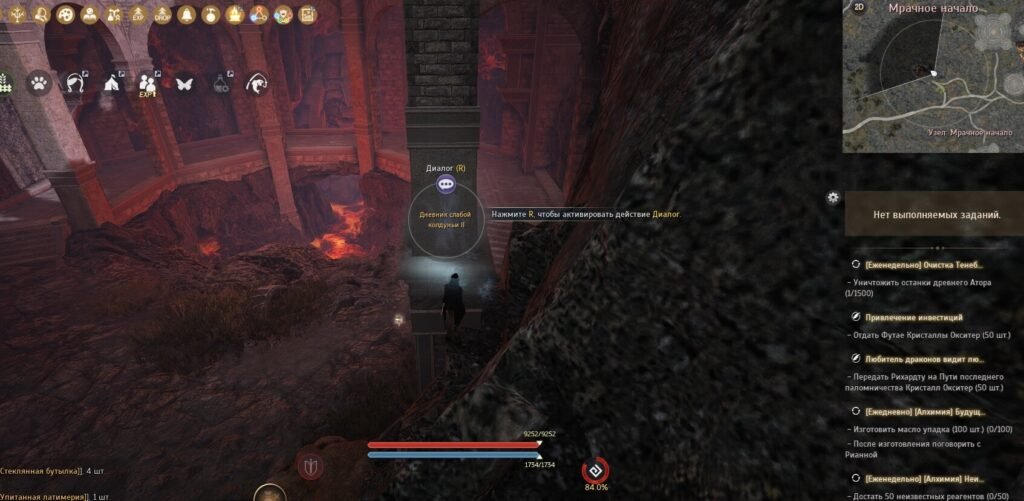Click the paint palette icon
The image size is (1024, 501).
[66, 15]
